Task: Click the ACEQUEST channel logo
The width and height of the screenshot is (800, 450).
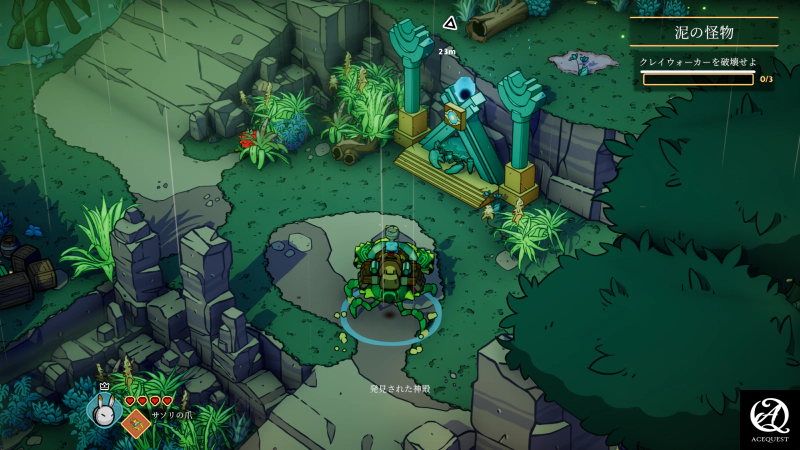Action: [x=770, y=419]
